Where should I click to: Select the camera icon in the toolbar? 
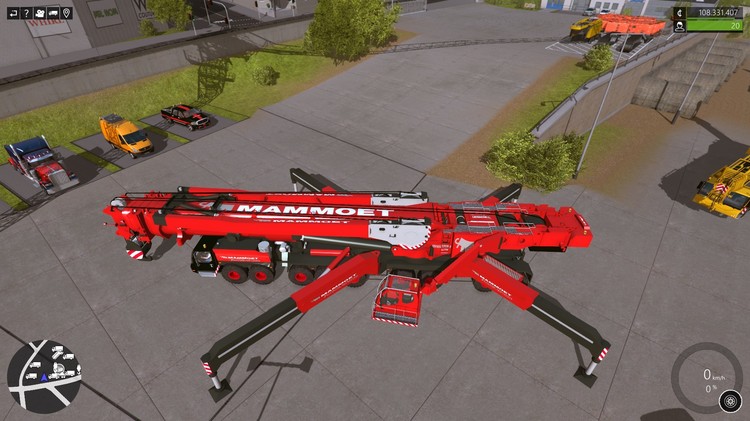click(x=39, y=13)
